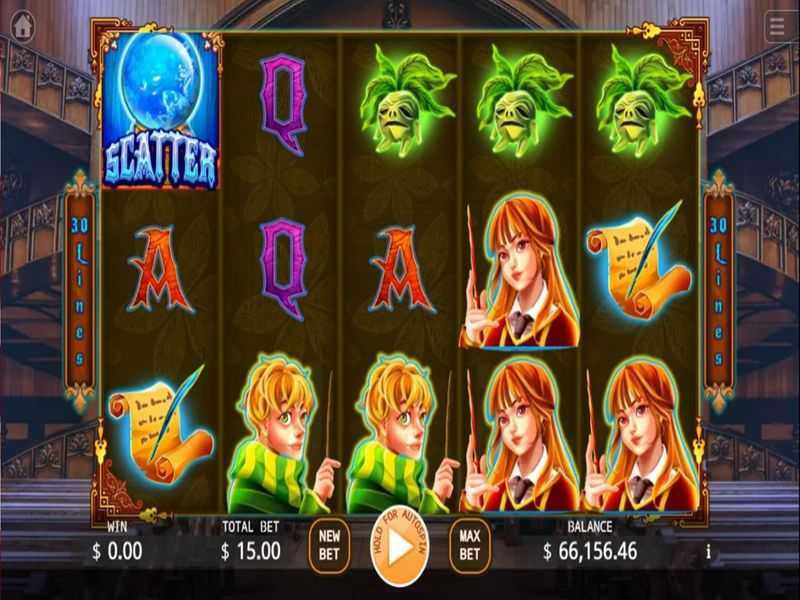Click the New Bet button
The width and height of the screenshot is (800, 600).
click(x=329, y=544)
